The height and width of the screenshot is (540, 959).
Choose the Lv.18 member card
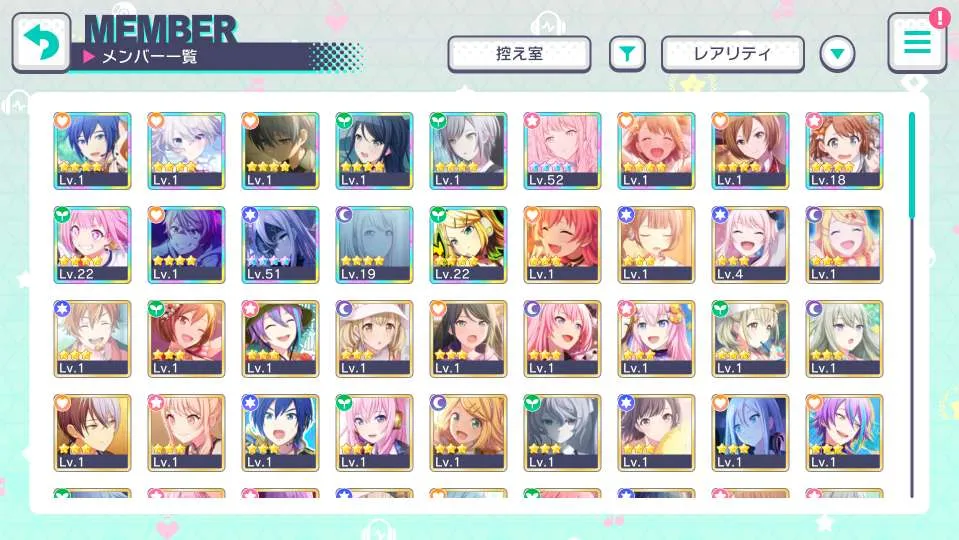[844, 150]
